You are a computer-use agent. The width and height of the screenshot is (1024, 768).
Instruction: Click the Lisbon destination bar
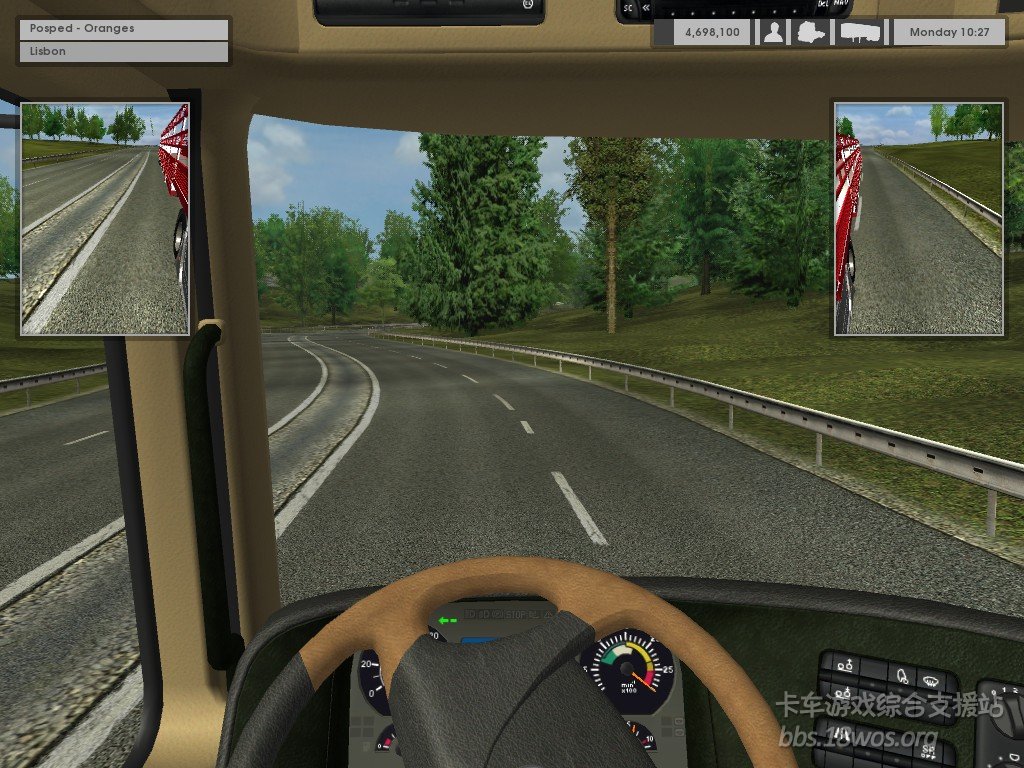(x=124, y=51)
